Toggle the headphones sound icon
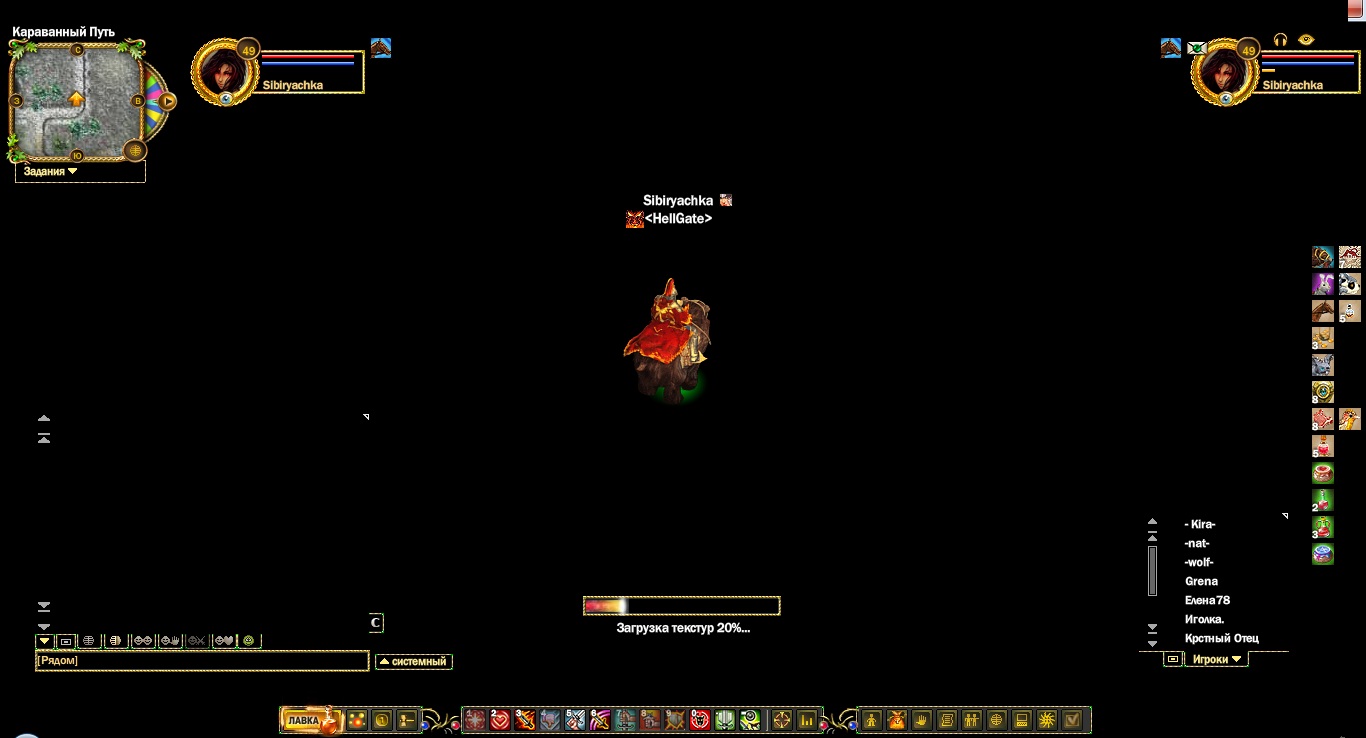Screen dimensions: 1366x738 coord(1280,40)
